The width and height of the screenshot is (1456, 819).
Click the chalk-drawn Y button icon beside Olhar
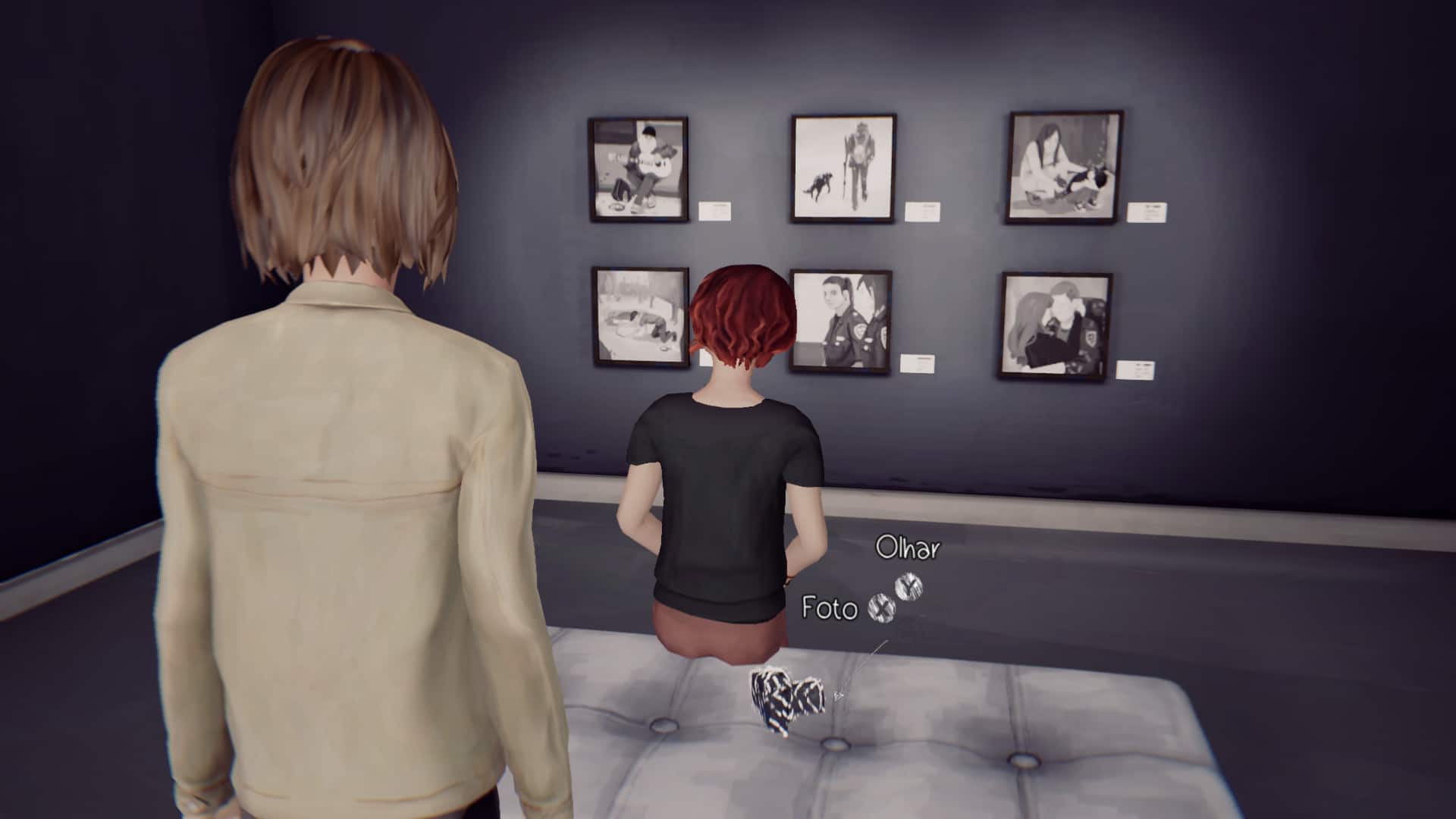click(x=908, y=585)
